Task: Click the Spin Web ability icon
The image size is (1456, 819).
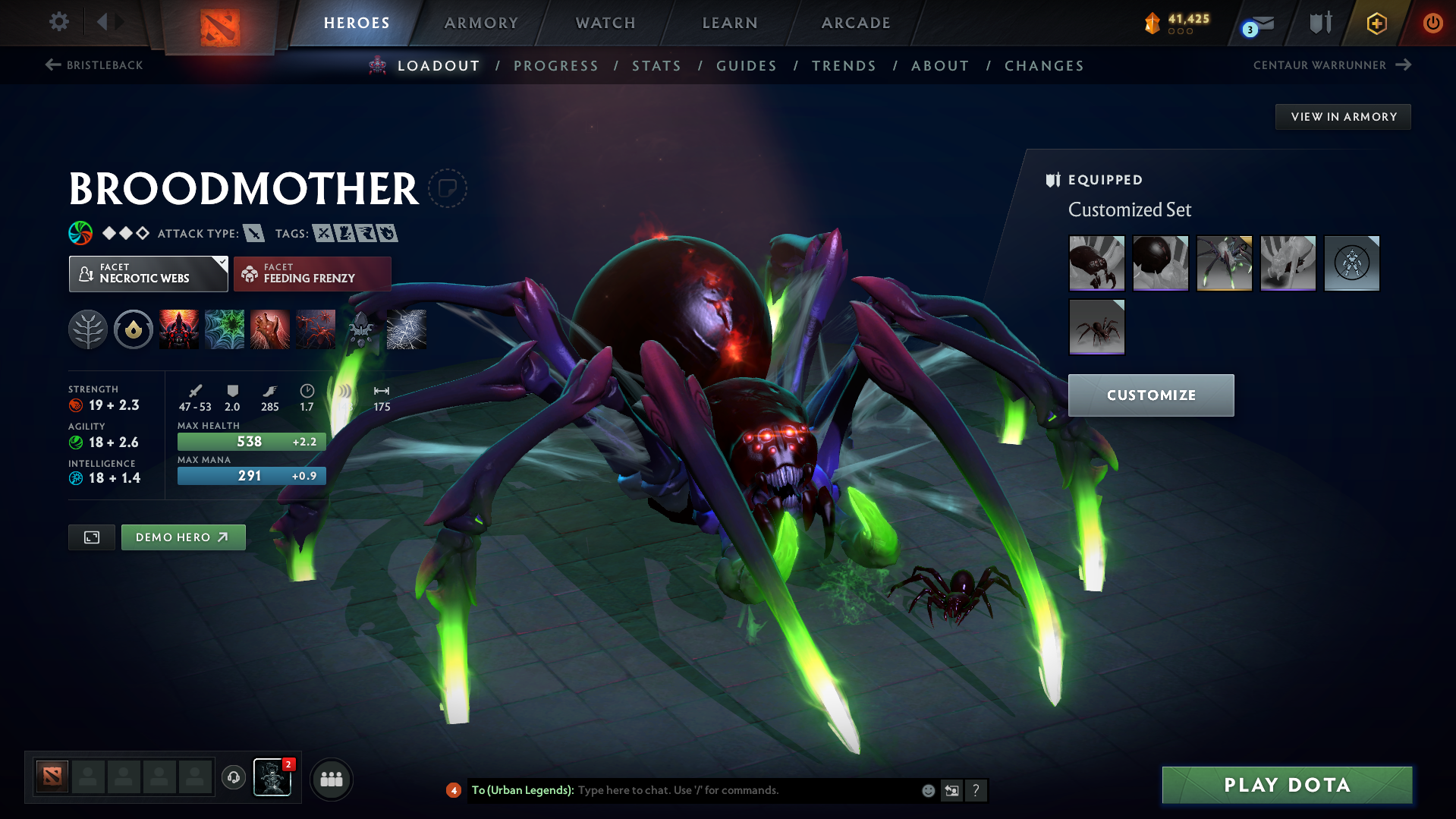Action: click(225, 329)
